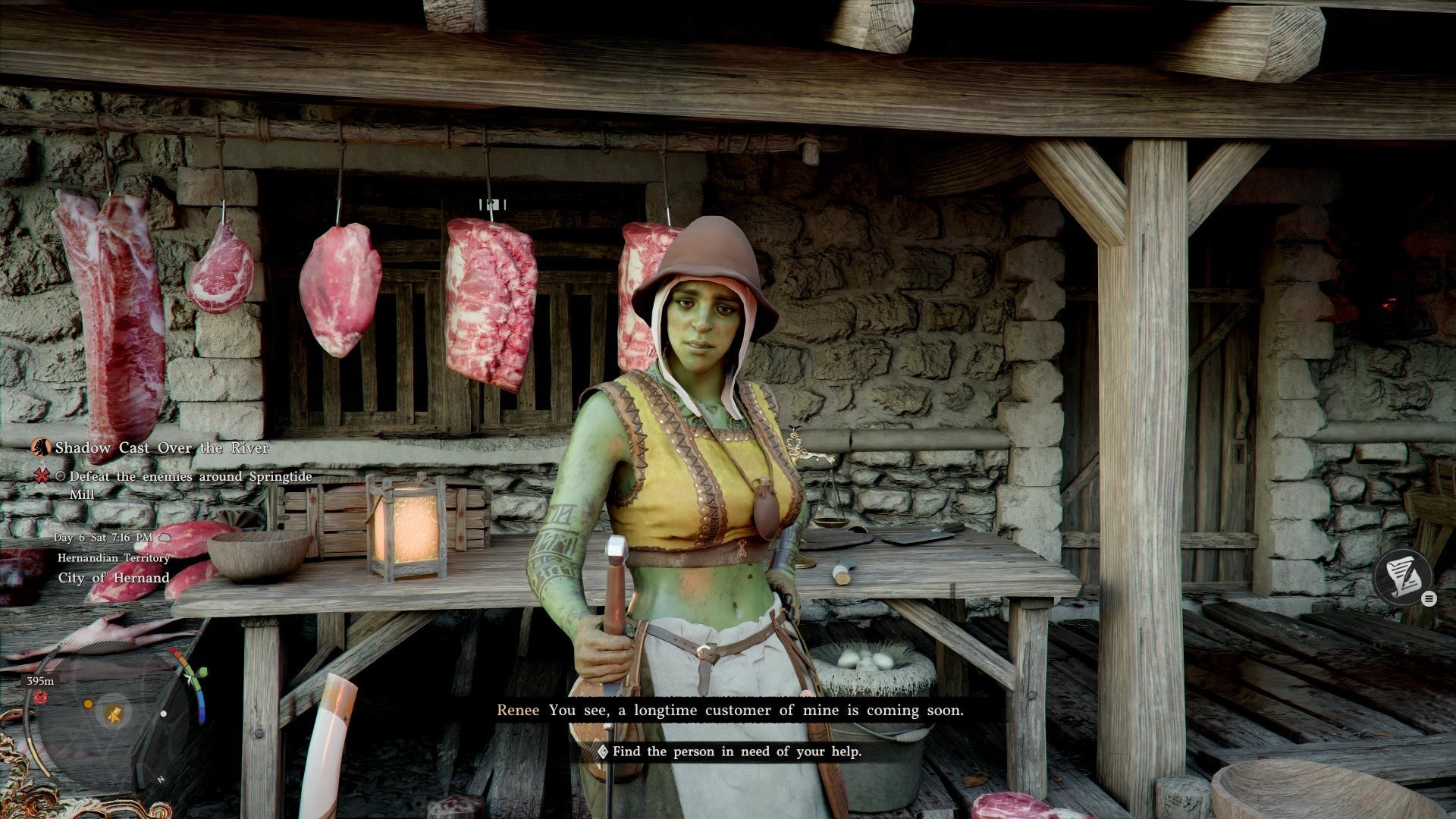Select the Shadow Cast Over the River quest

point(161,448)
